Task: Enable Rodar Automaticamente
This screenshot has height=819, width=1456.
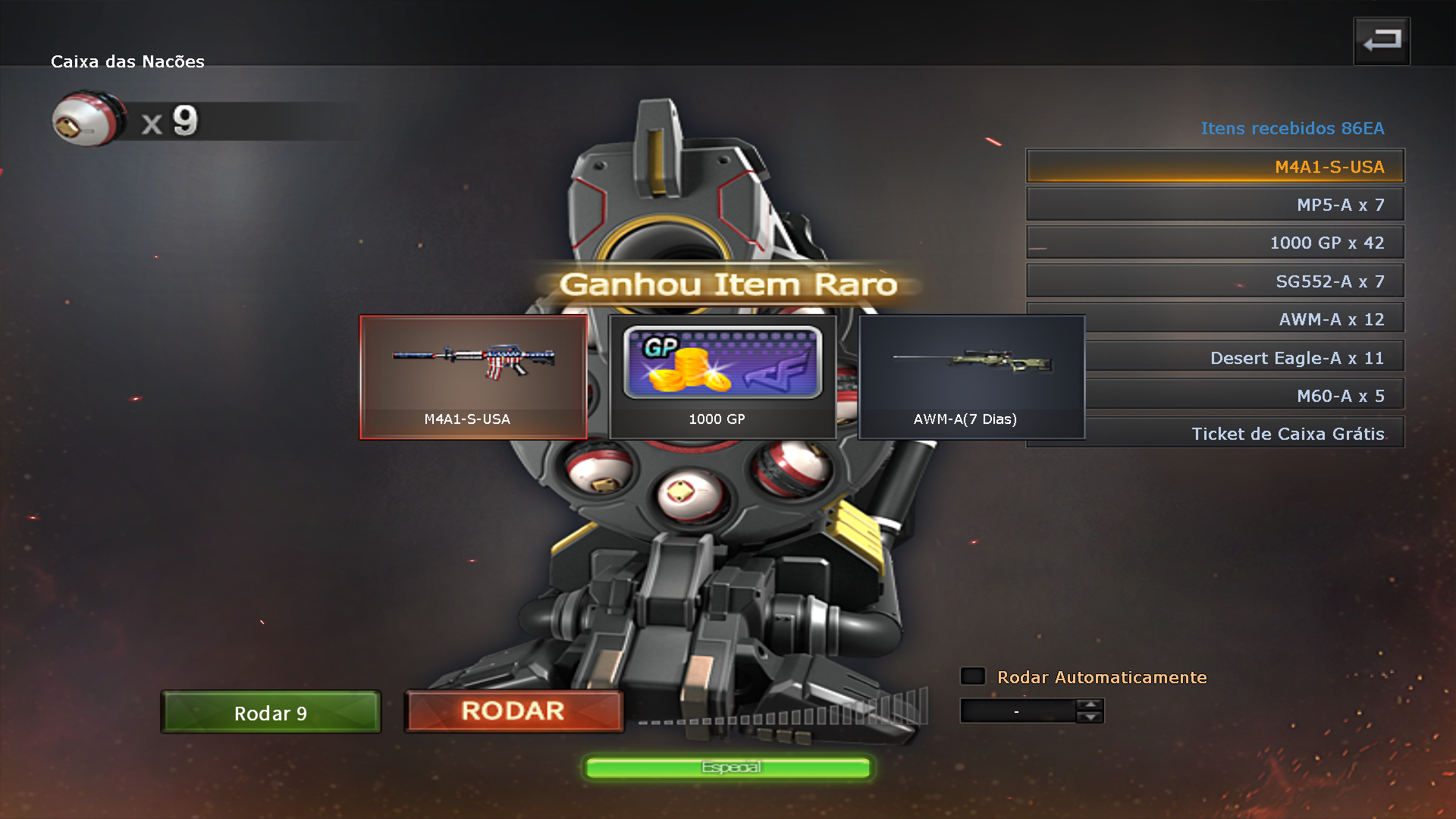Action: pos(972,676)
